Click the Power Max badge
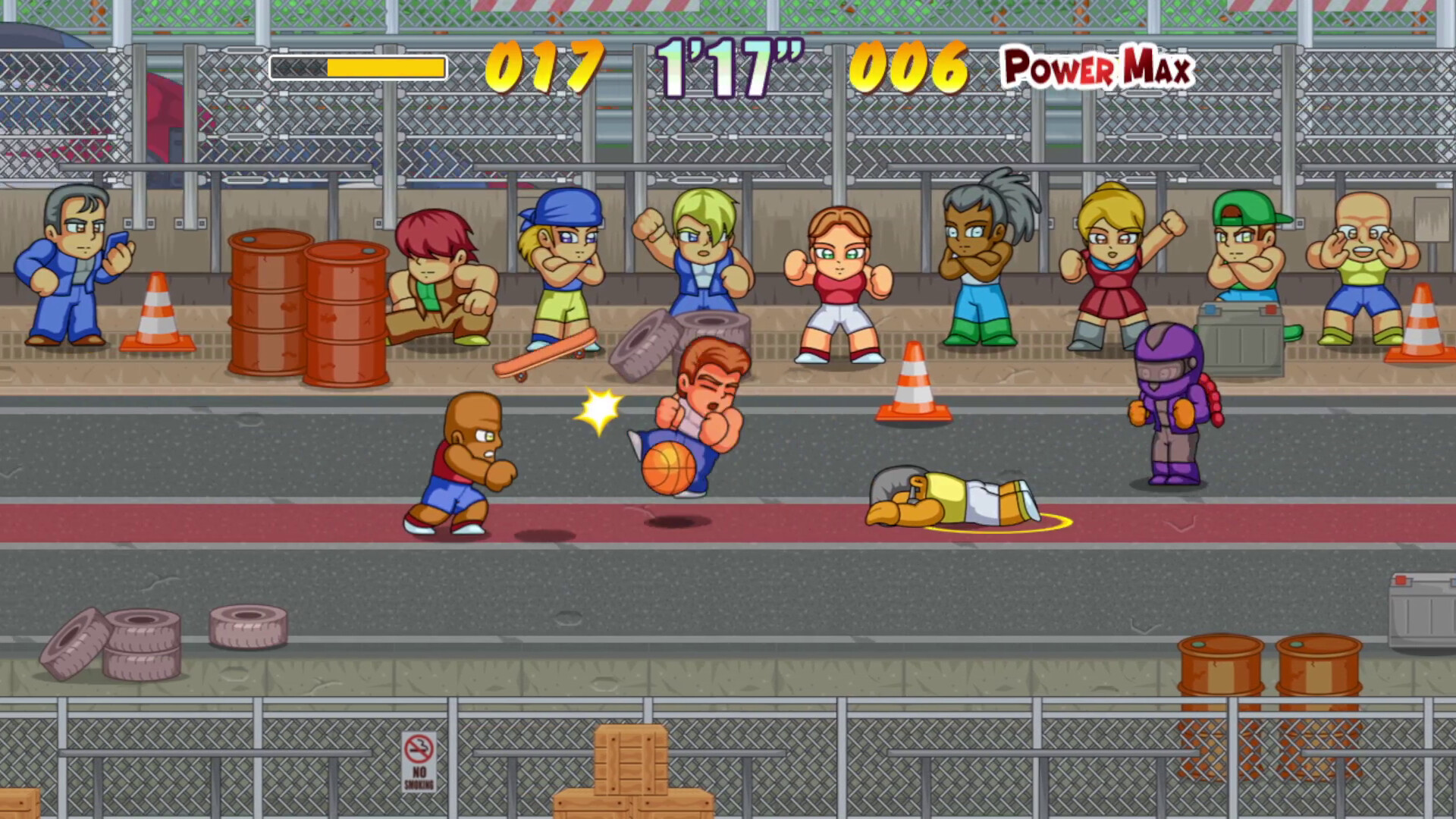The height and width of the screenshot is (819, 1456). (1097, 68)
